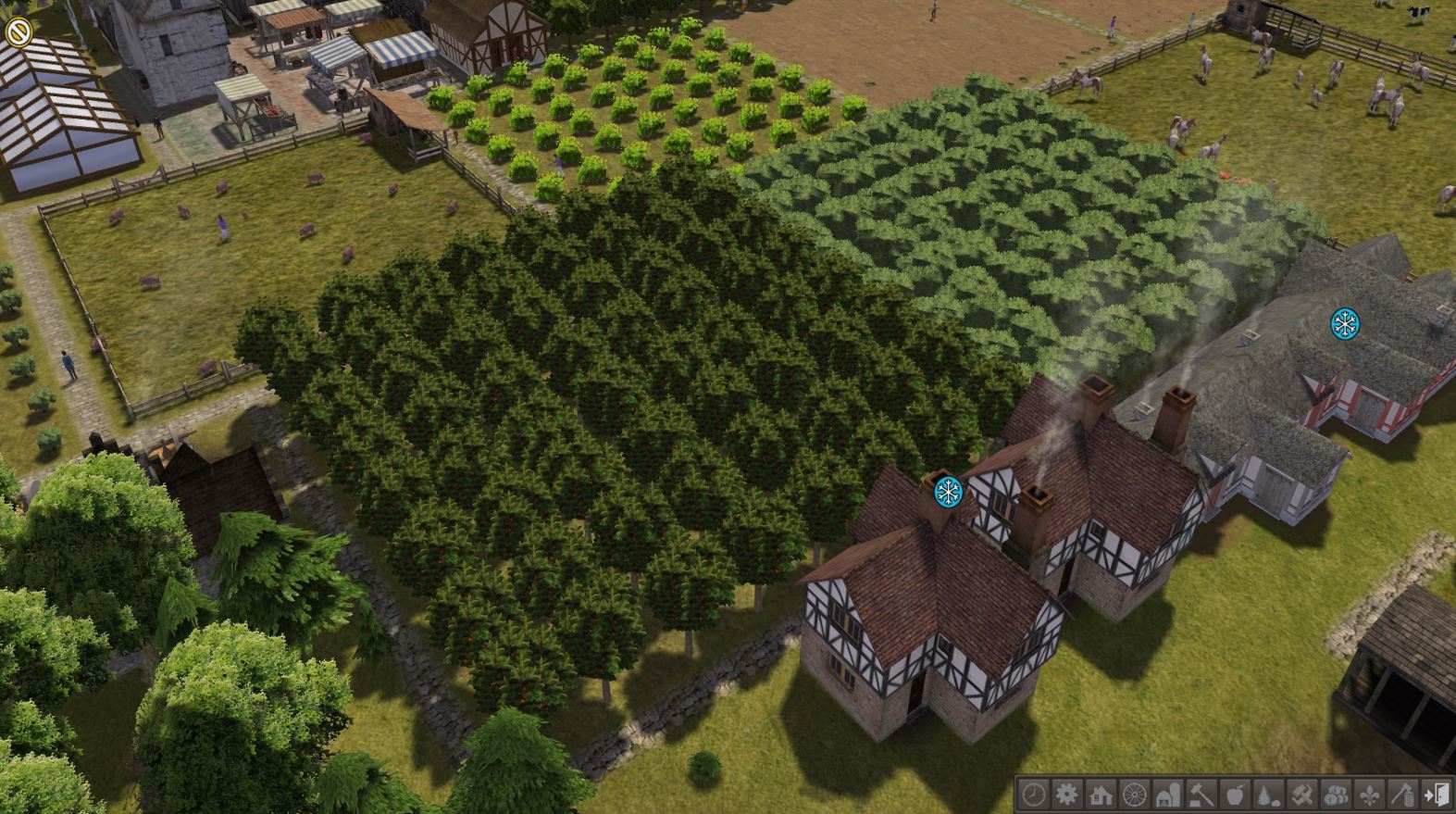1456x814 pixels.
Task: Open the wagon wheel roads category
Action: [x=1135, y=794]
